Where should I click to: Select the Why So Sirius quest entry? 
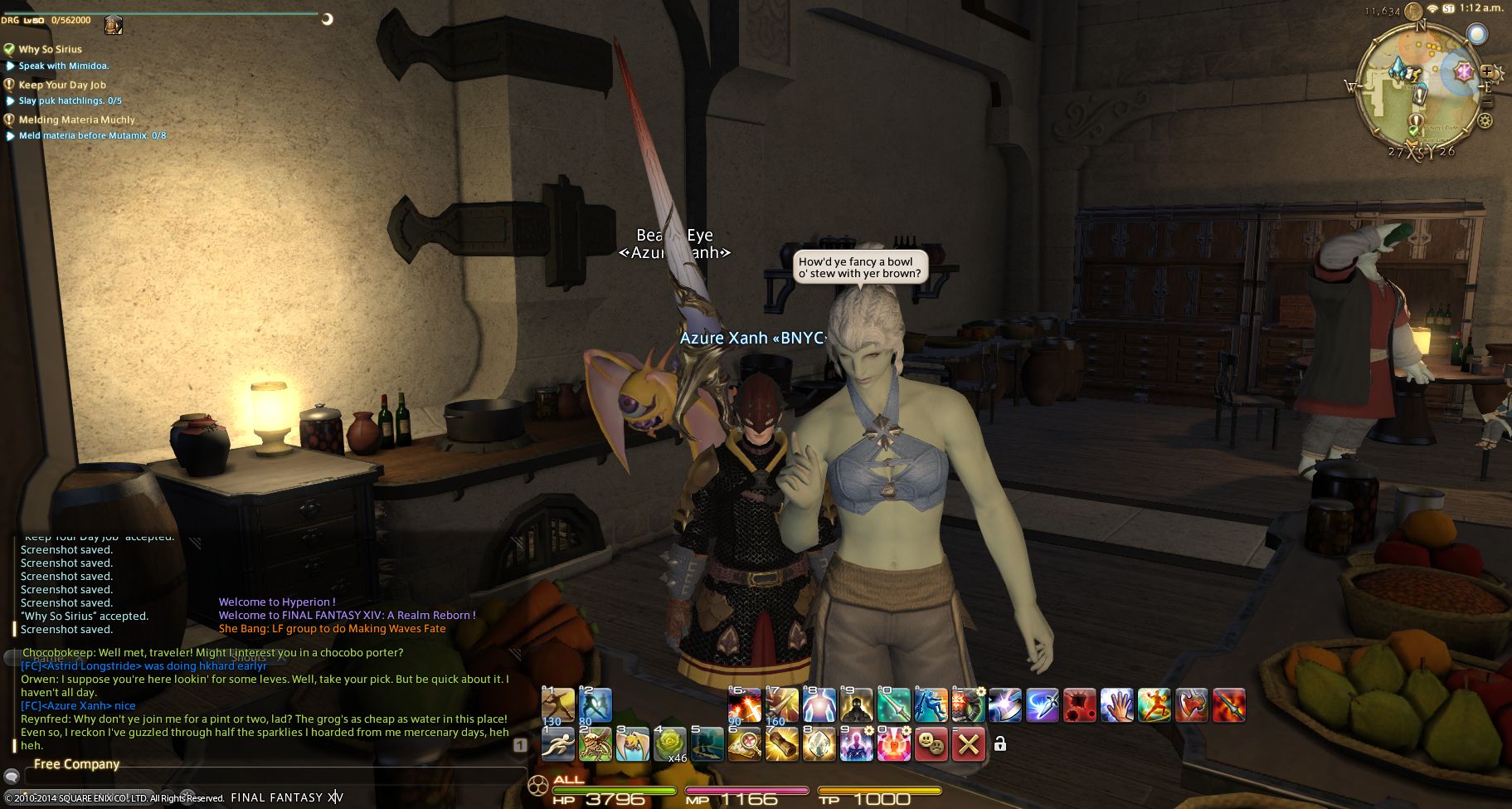[50, 49]
